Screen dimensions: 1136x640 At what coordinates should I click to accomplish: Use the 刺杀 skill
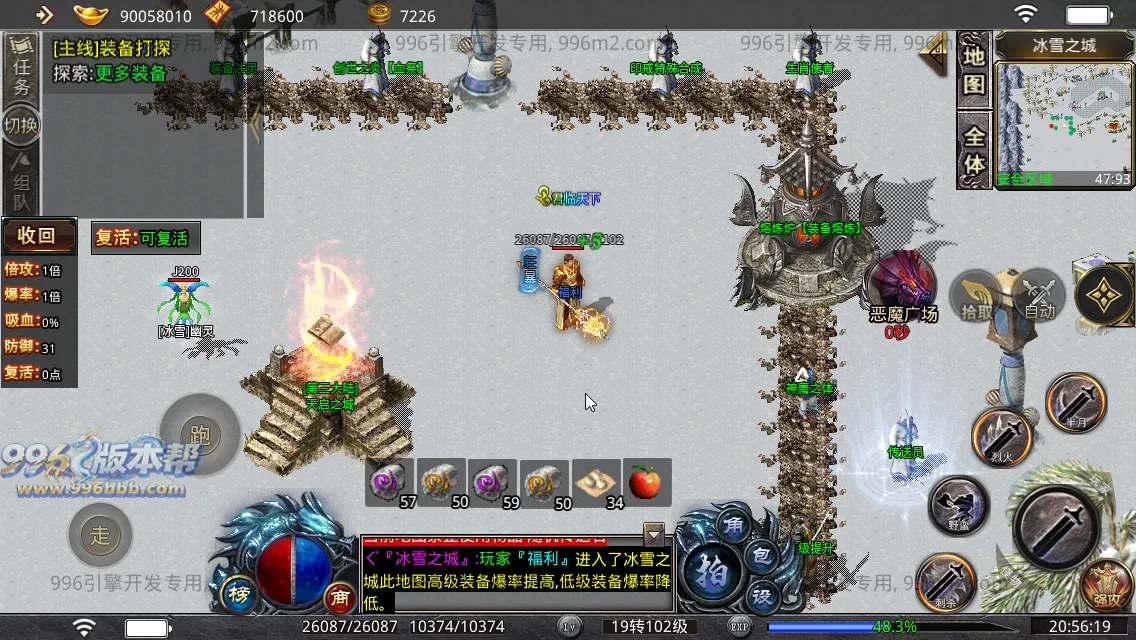pos(946,580)
